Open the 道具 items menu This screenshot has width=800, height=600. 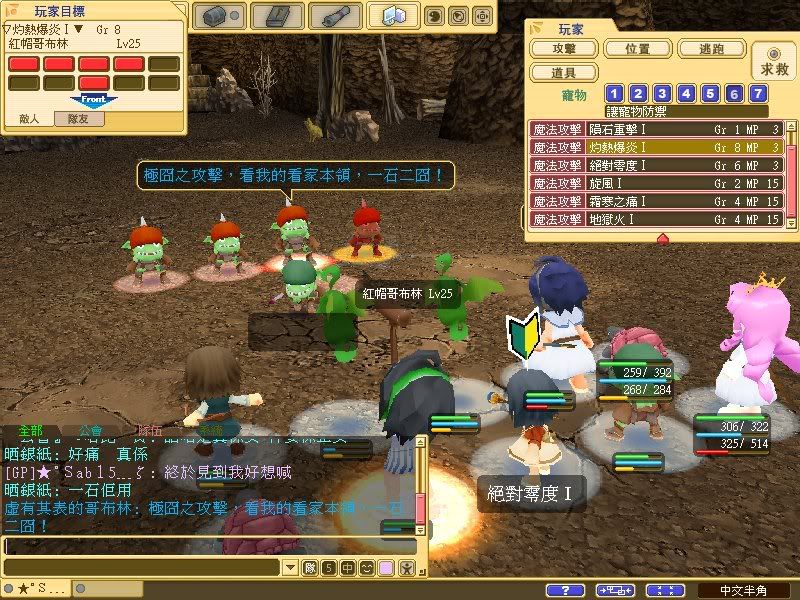point(567,73)
